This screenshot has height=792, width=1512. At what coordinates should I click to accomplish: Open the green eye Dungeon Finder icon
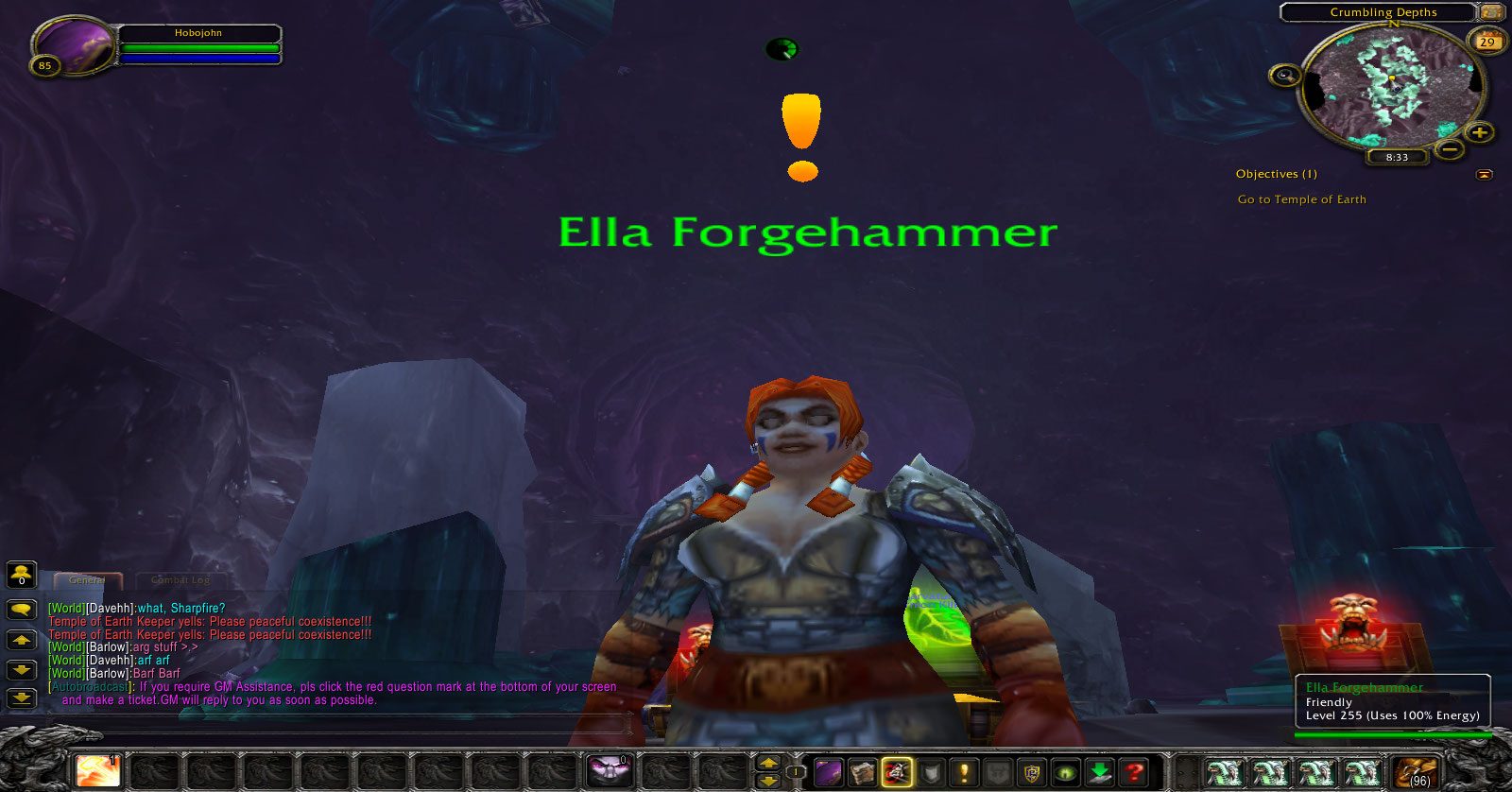(x=1065, y=772)
